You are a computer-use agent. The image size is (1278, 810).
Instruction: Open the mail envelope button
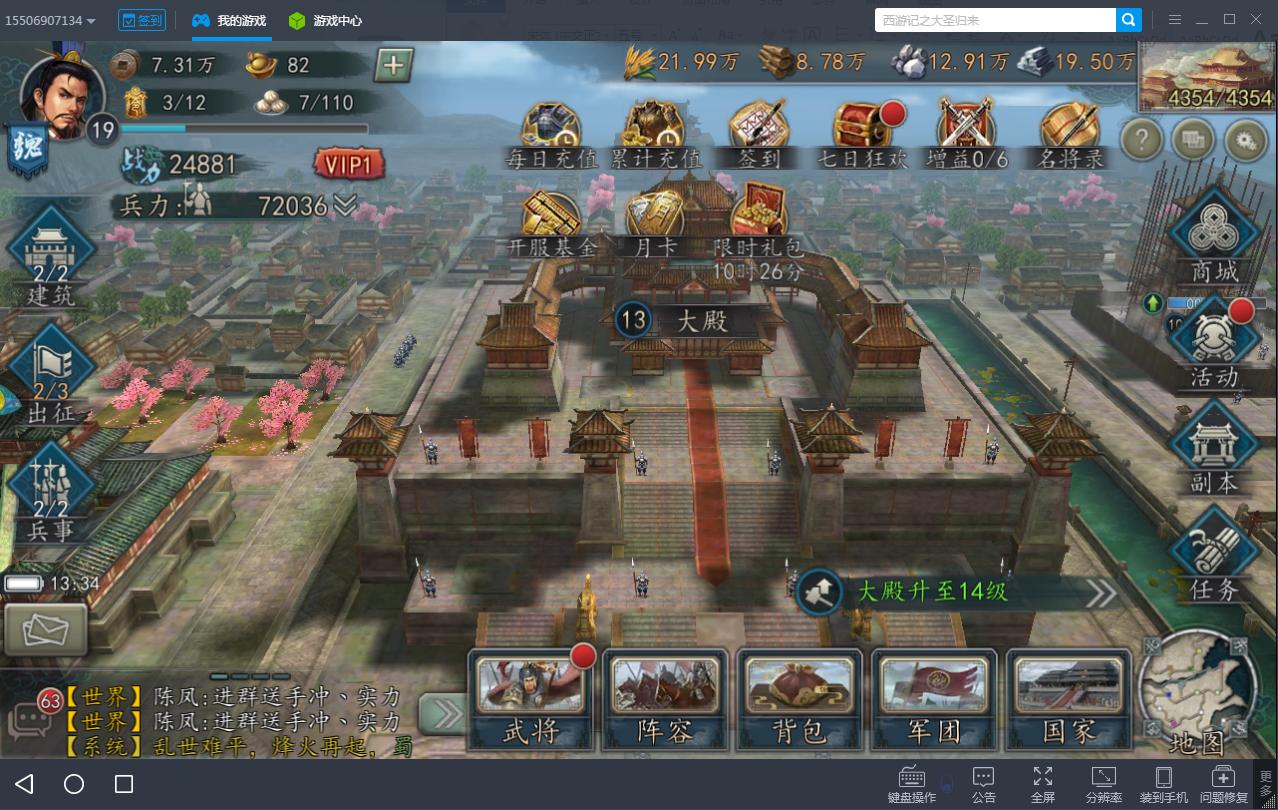click(x=44, y=629)
